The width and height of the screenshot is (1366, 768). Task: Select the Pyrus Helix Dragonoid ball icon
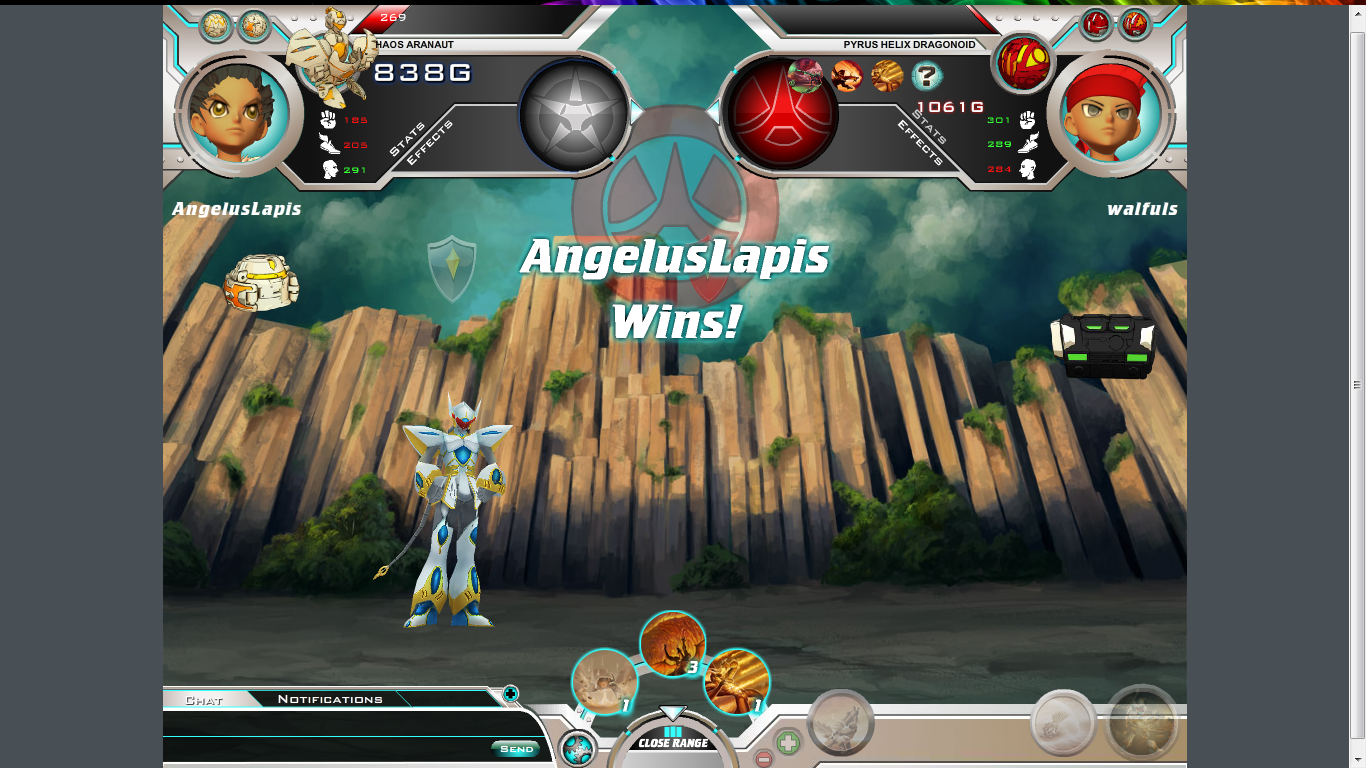pos(1023,60)
